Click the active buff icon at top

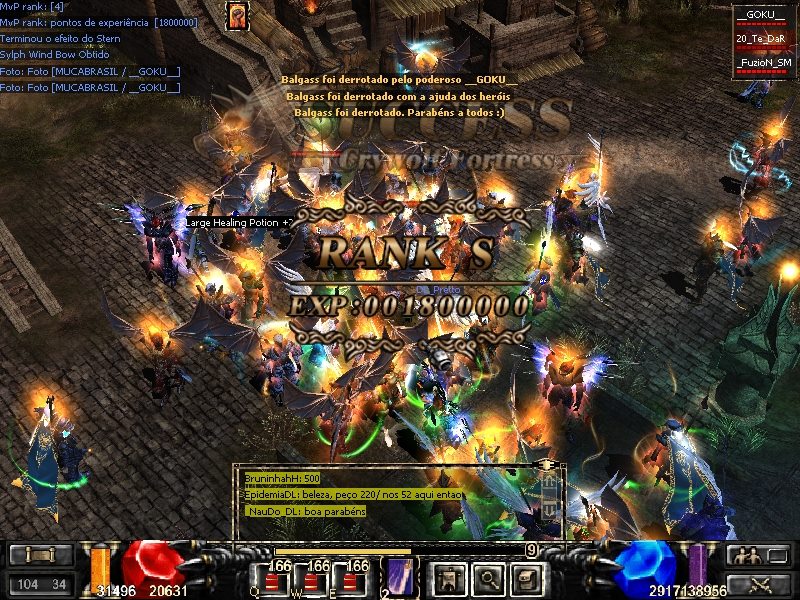point(237,15)
